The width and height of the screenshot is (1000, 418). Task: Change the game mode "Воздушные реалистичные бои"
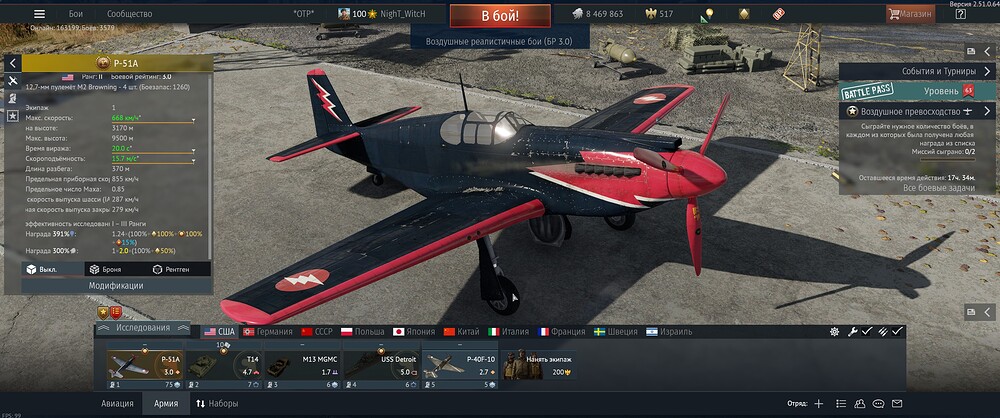tap(500, 40)
